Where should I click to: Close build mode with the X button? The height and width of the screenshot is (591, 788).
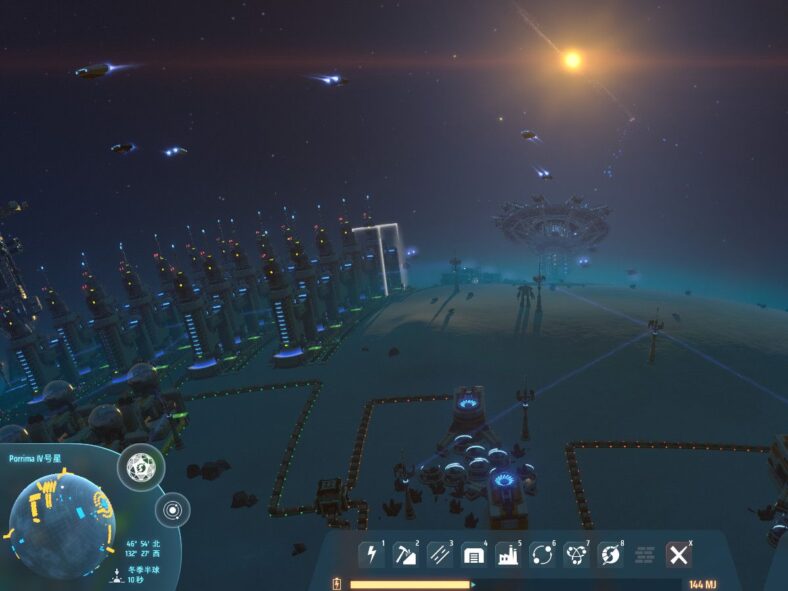pos(678,554)
